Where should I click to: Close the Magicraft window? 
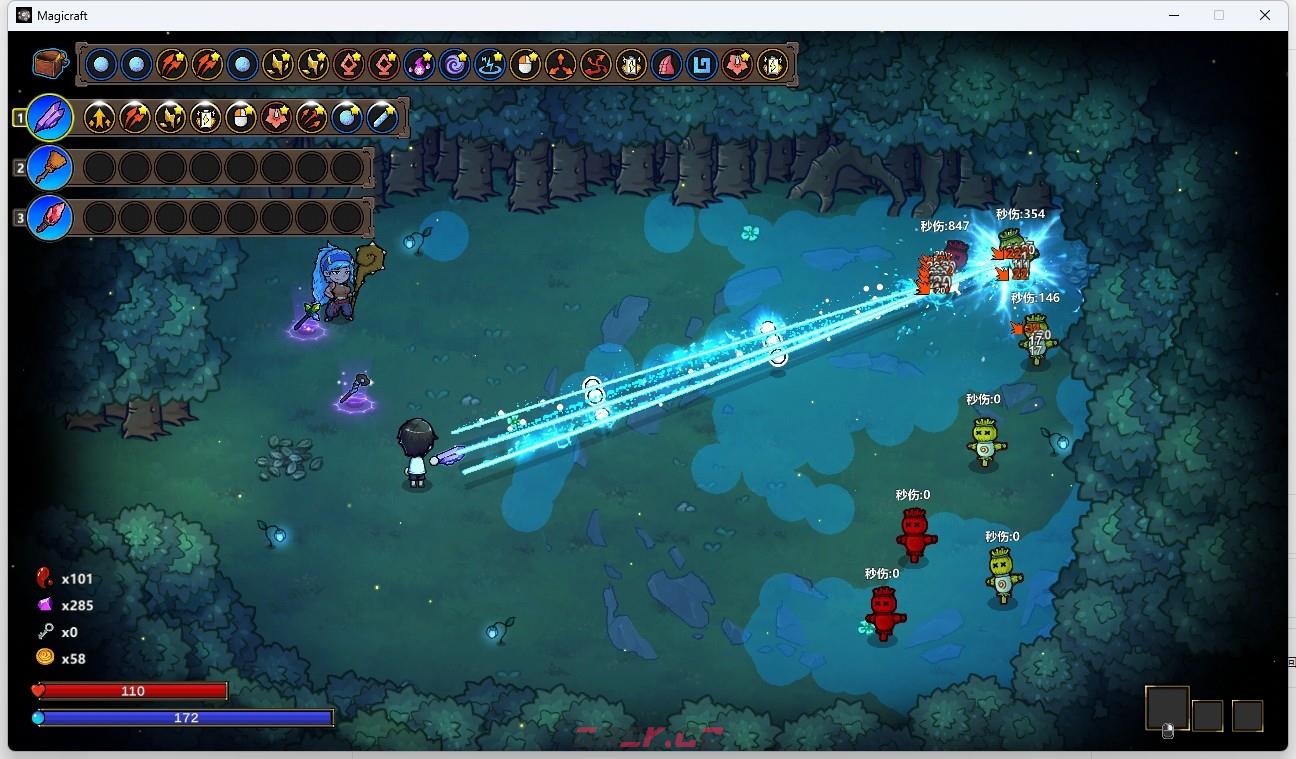(x=1265, y=15)
